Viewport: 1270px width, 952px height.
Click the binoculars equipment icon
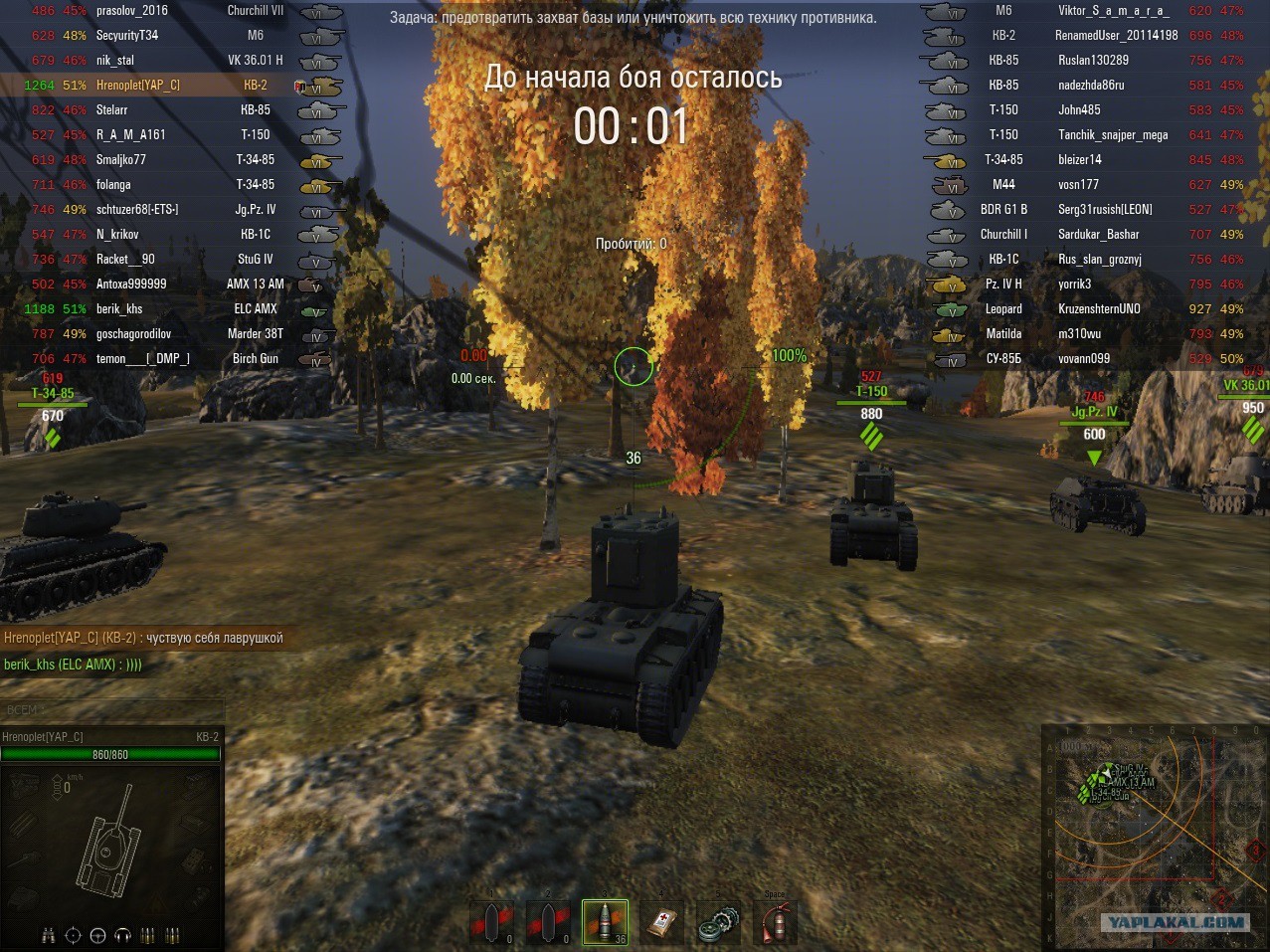[48, 935]
